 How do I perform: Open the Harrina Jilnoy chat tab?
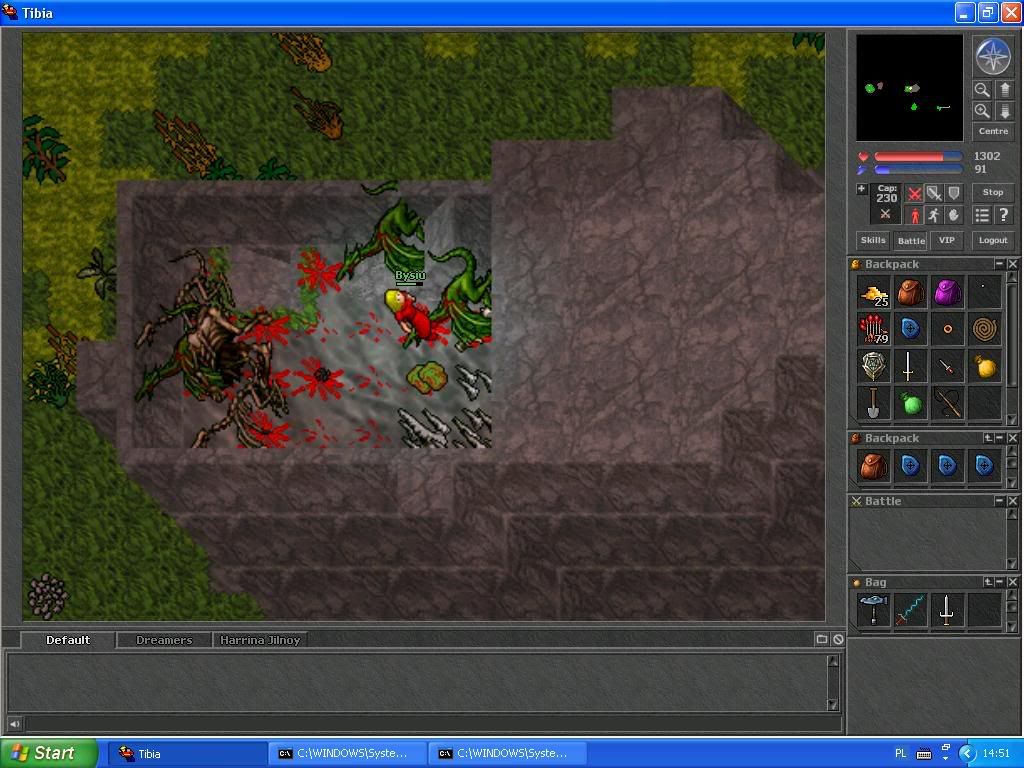click(260, 640)
